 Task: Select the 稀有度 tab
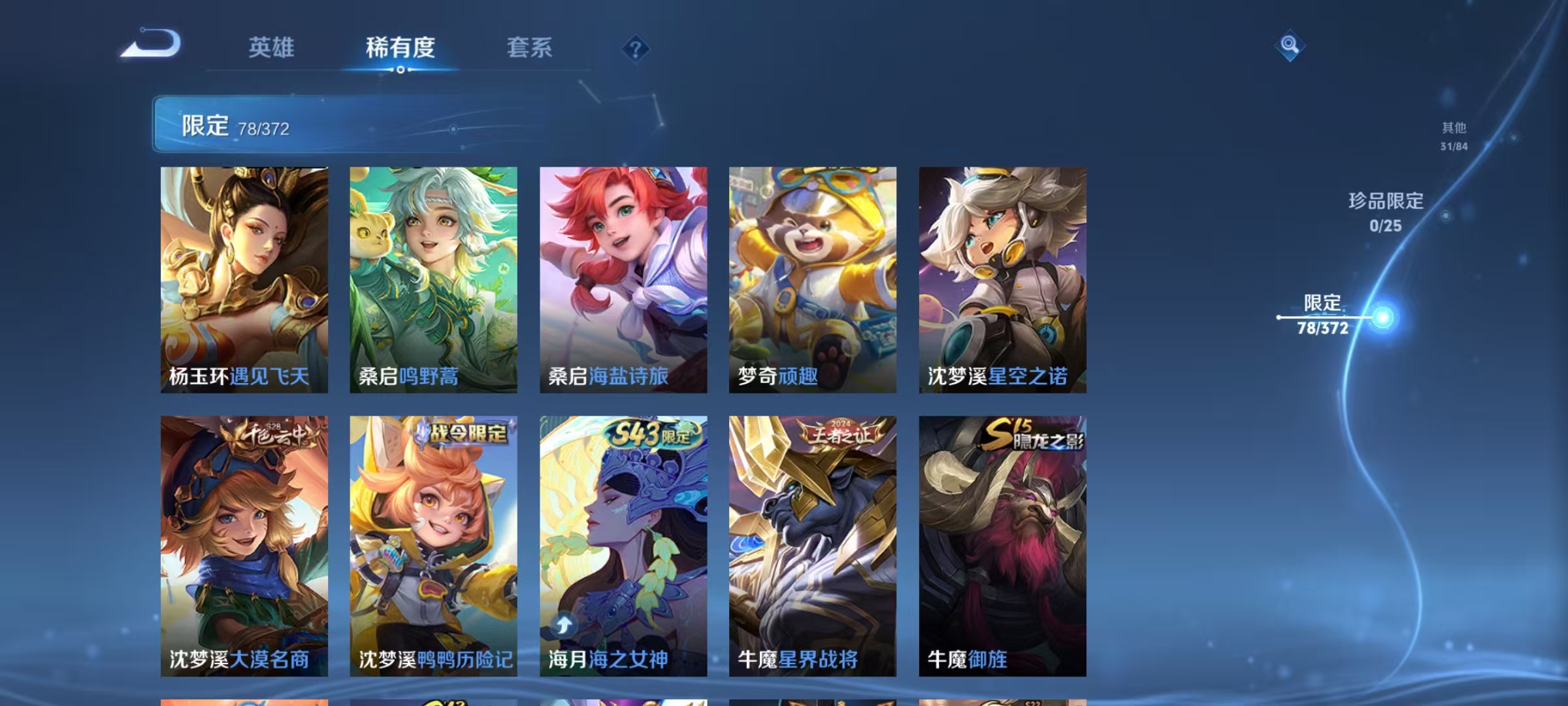pos(400,48)
